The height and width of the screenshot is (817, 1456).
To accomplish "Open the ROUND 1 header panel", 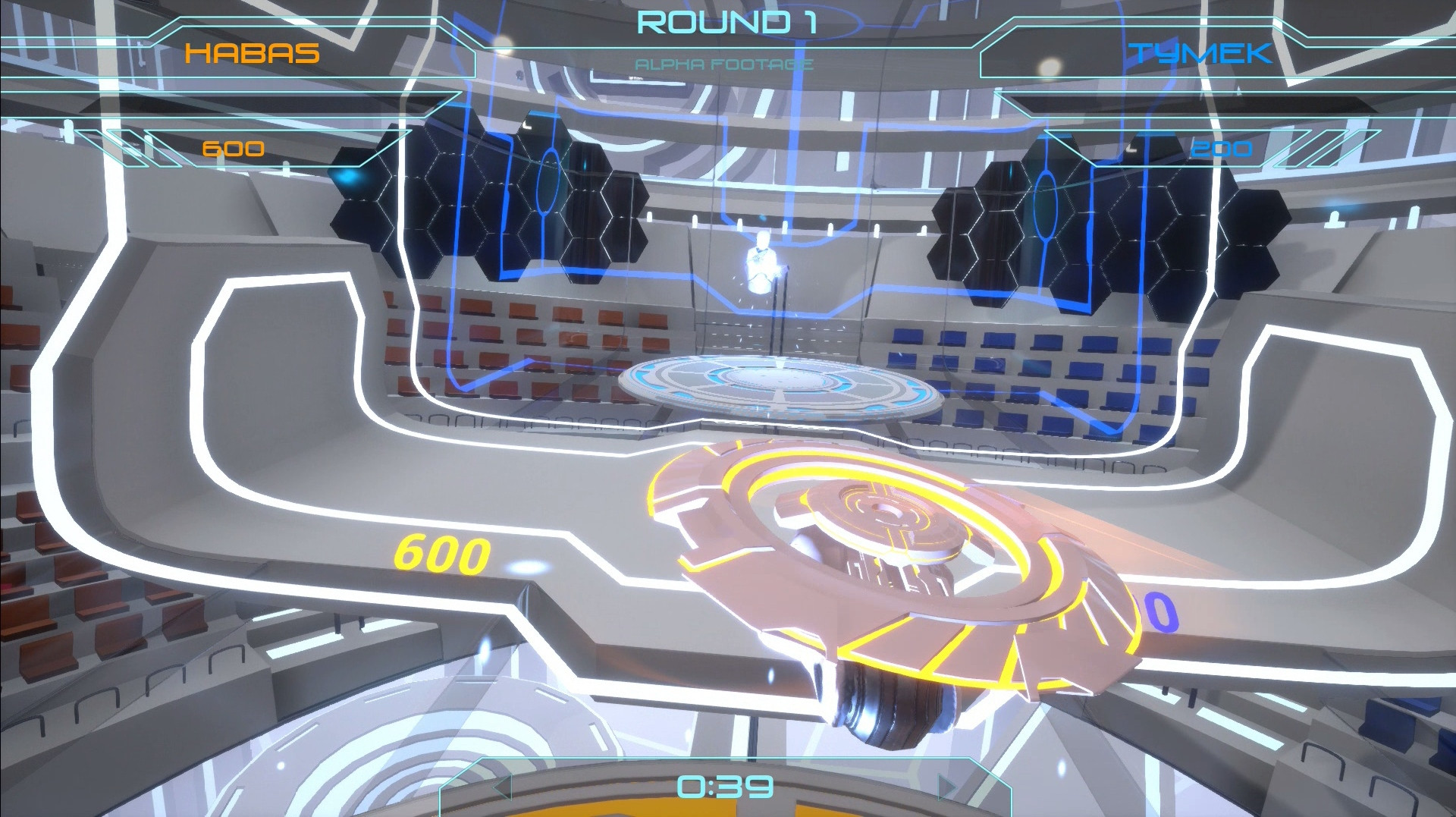I will [x=728, y=23].
